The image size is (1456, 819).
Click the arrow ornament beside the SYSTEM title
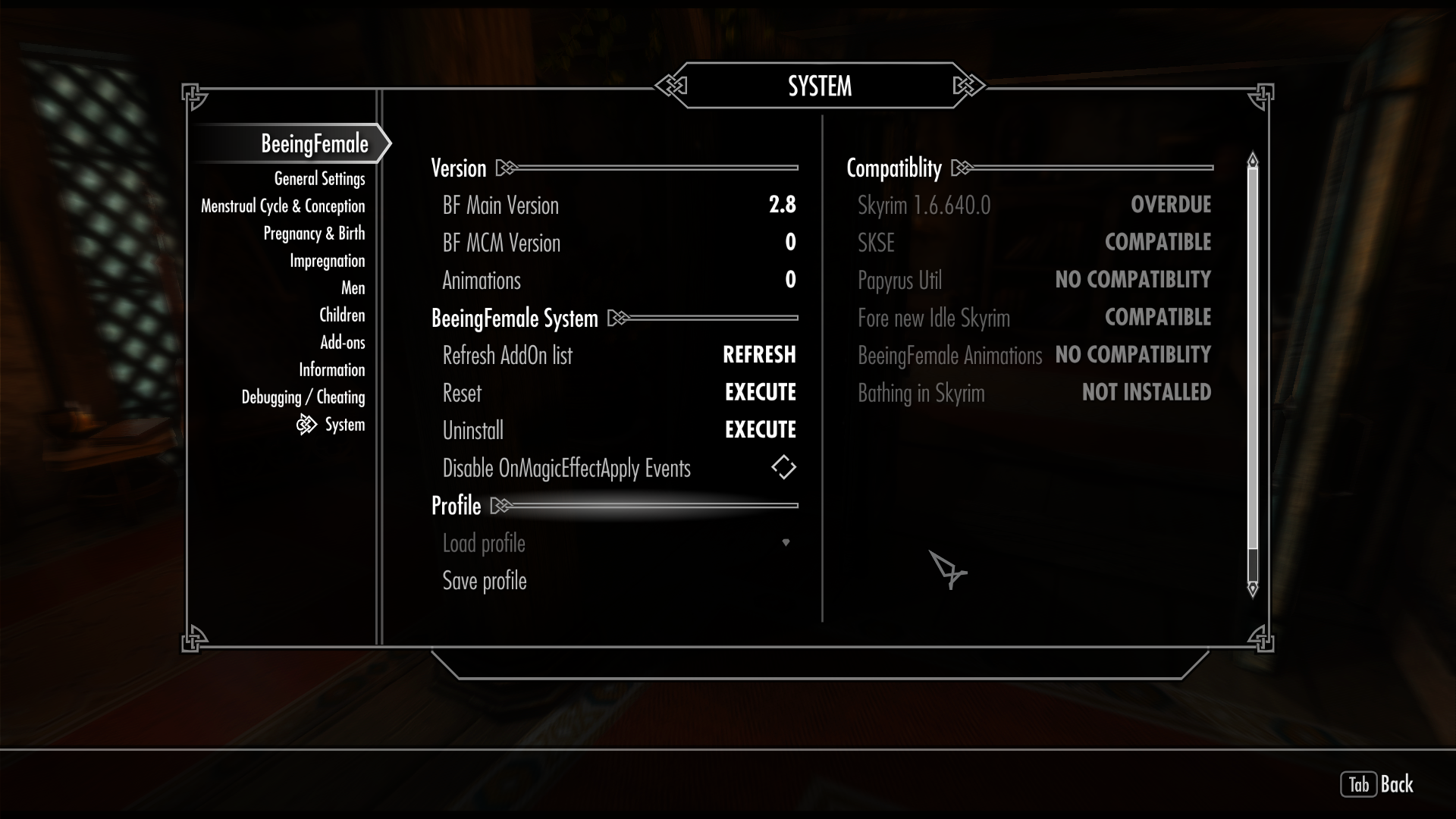(672, 86)
